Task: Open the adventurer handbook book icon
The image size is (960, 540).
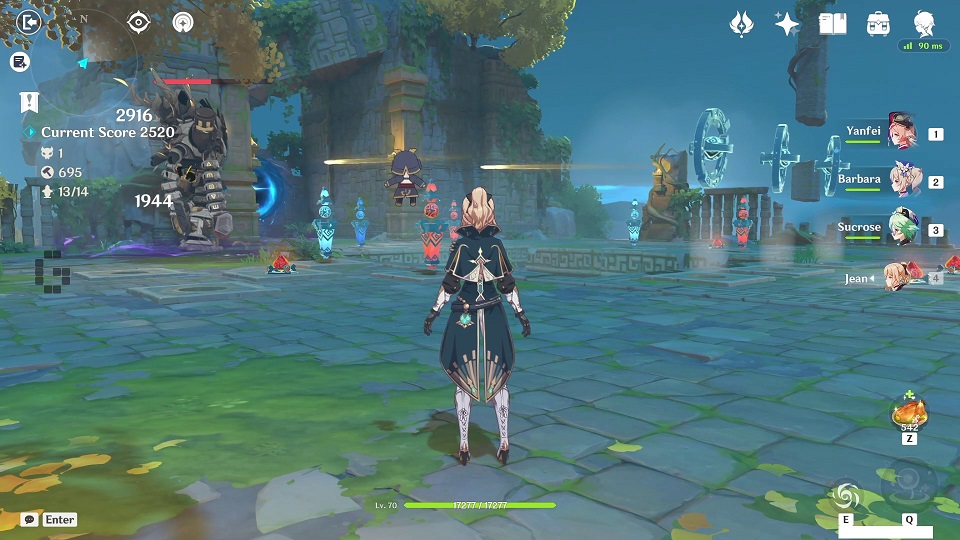Action: (x=832, y=24)
